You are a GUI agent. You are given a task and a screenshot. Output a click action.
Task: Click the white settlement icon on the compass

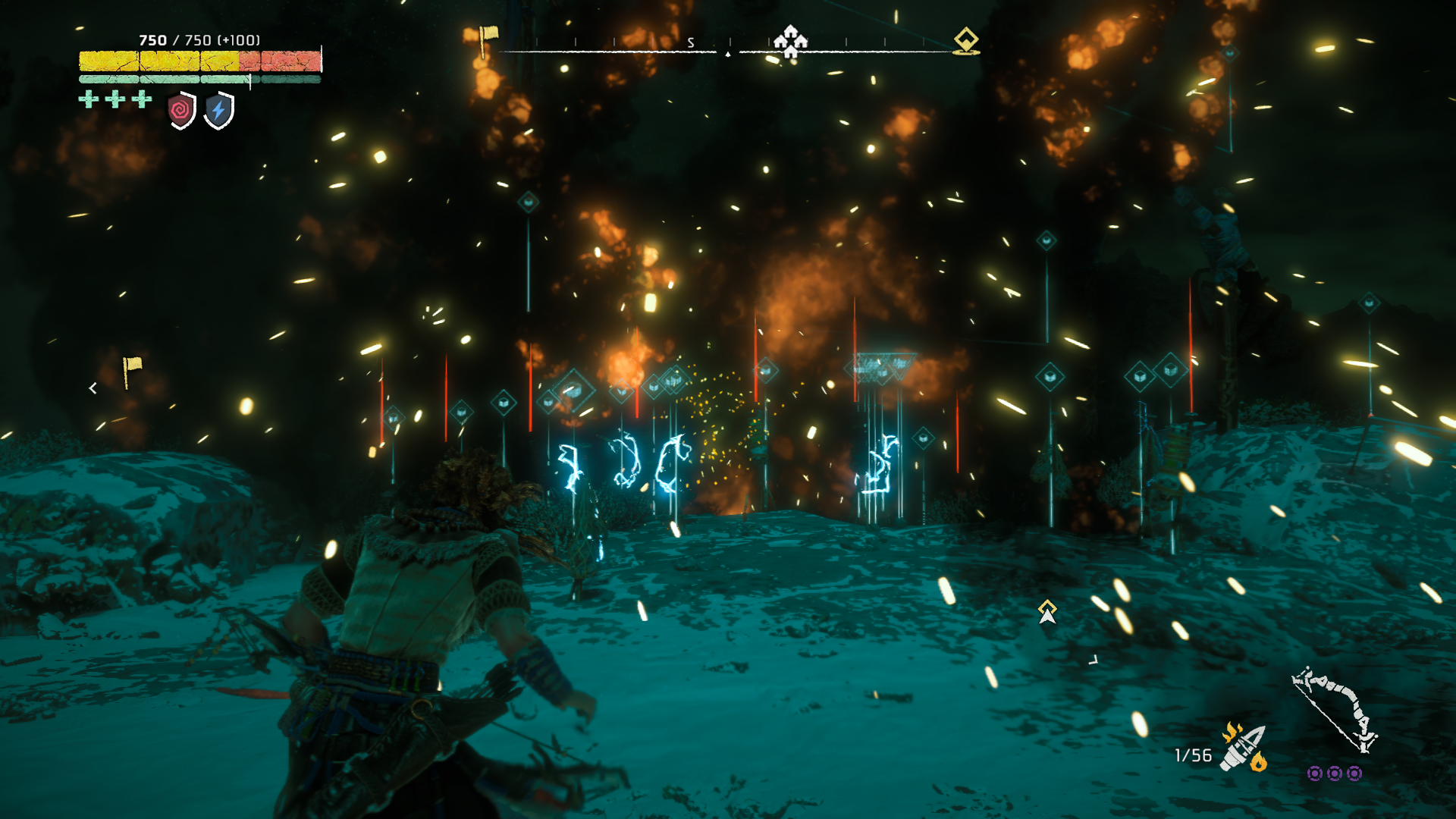click(x=790, y=41)
